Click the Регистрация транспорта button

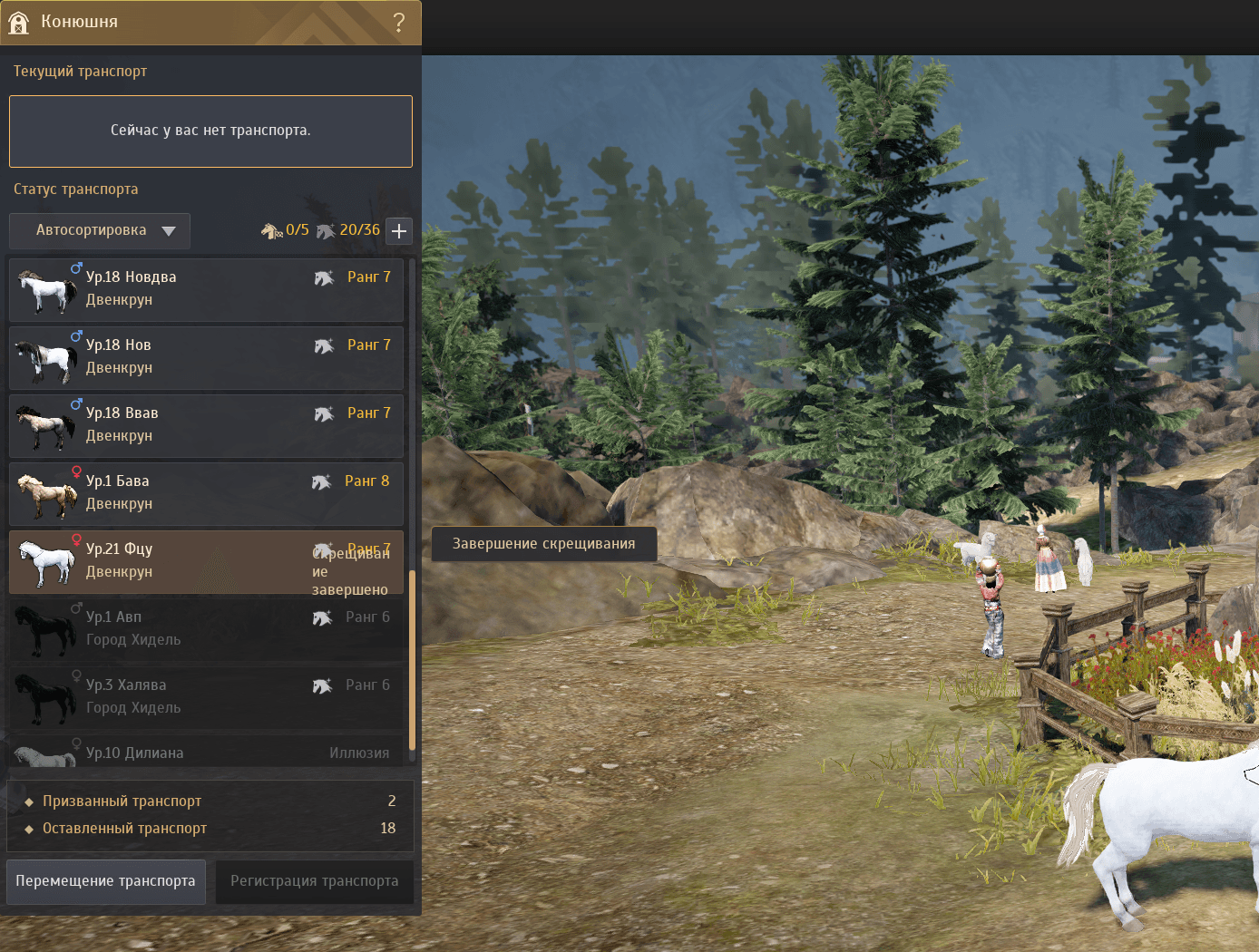[x=314, y=881]
